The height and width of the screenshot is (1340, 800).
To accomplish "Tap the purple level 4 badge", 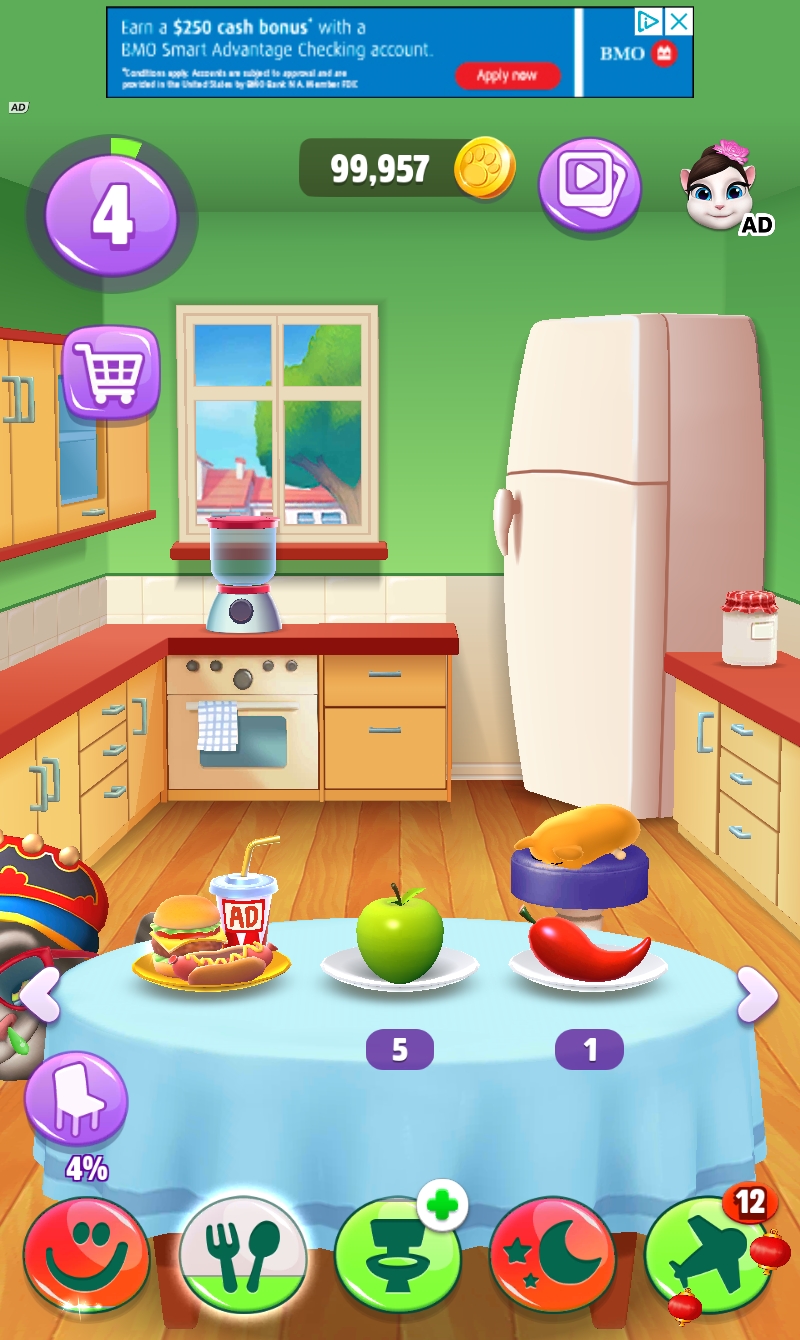I will (x=112, y=214).
